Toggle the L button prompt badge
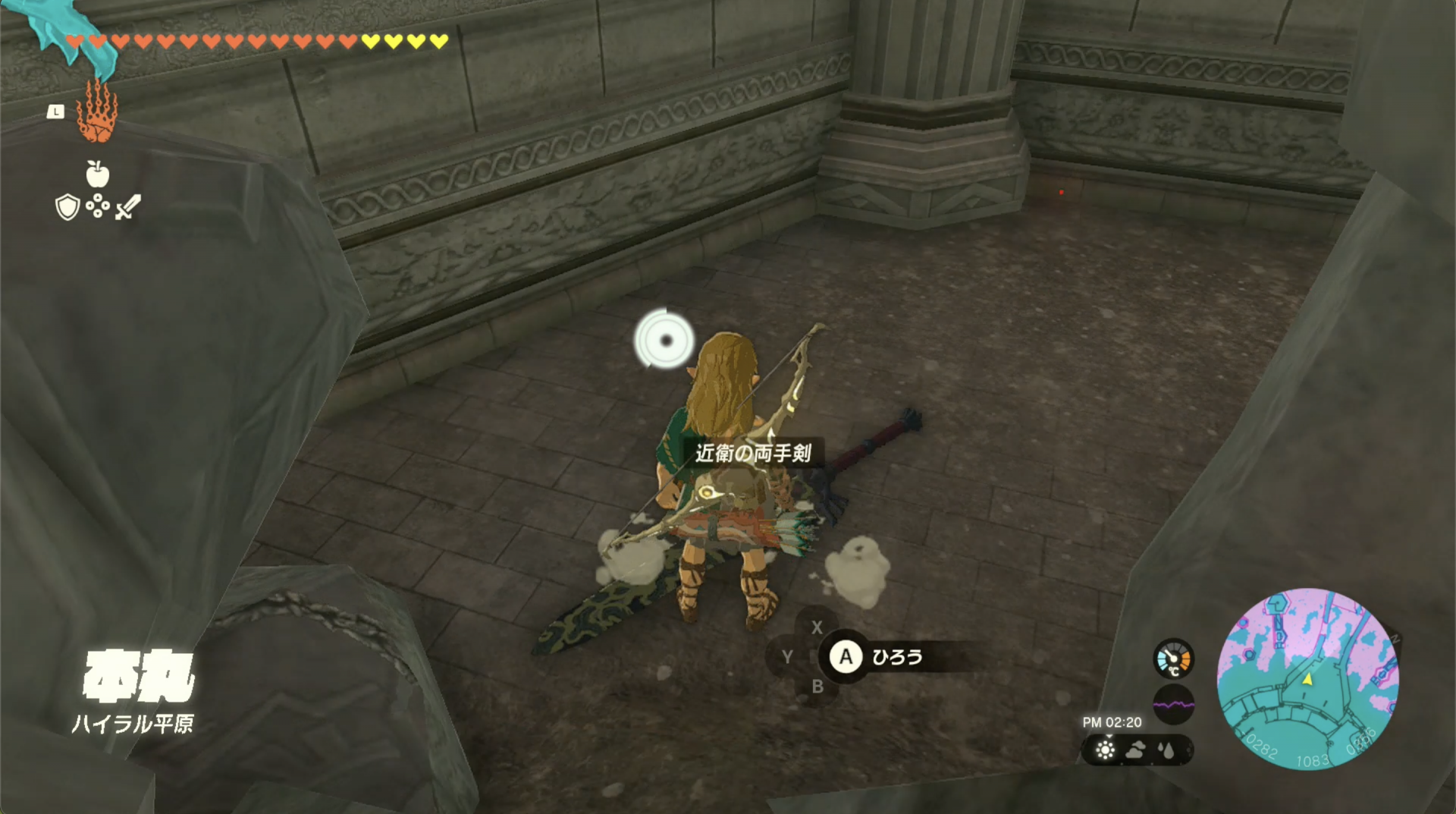This screenshot has height=814, width=1456. (56, 112)
